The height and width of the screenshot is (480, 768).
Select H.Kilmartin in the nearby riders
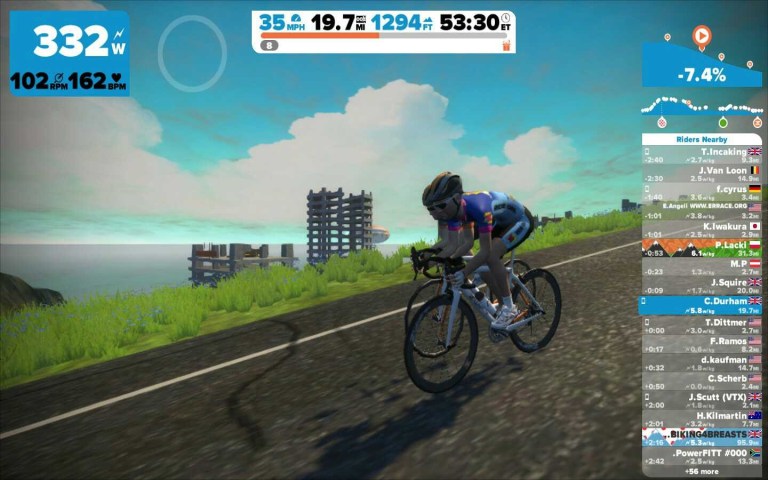click(701, 419)
